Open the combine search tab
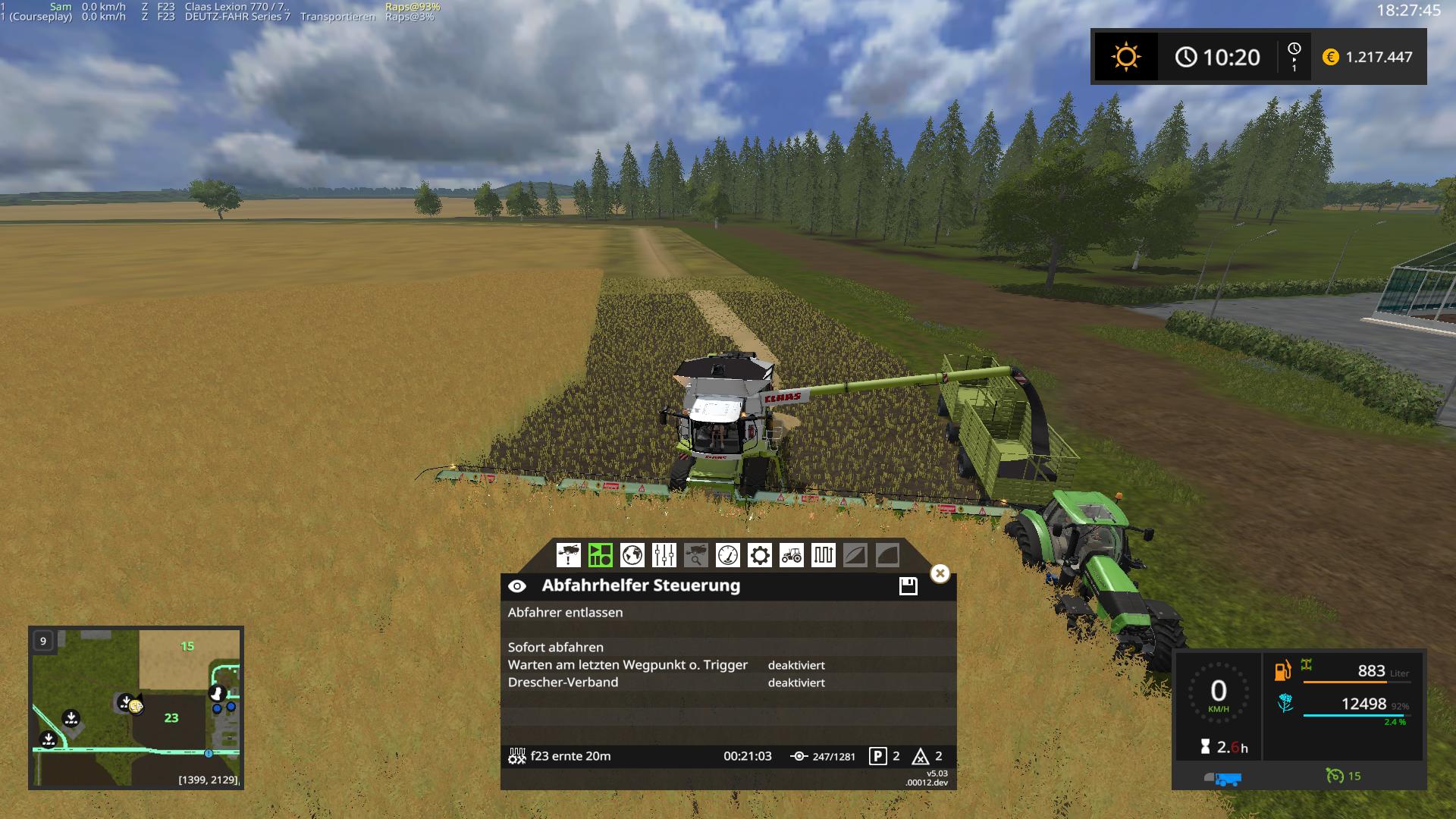 695,555
